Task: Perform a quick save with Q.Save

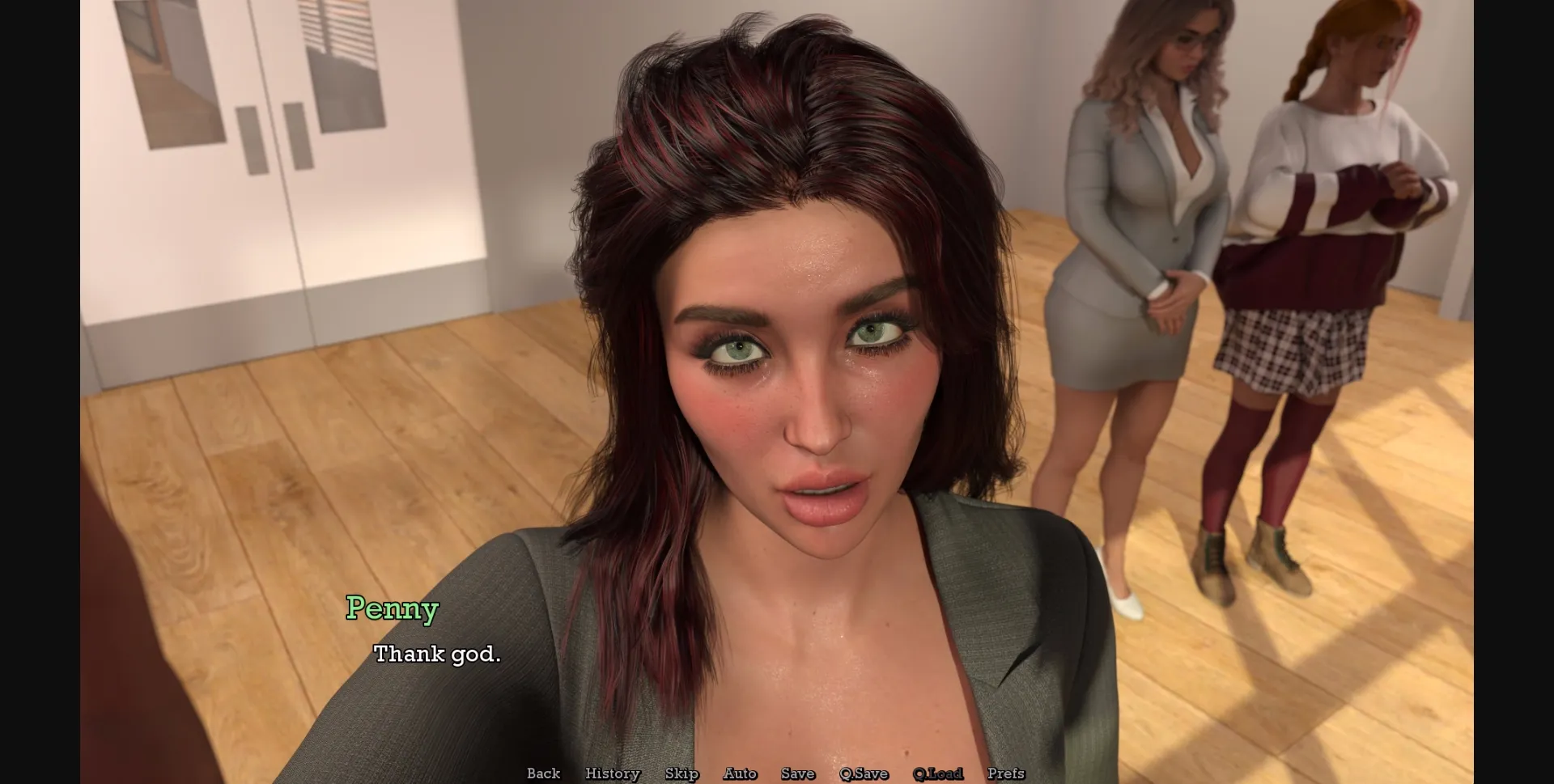Action: coord(864,773)
